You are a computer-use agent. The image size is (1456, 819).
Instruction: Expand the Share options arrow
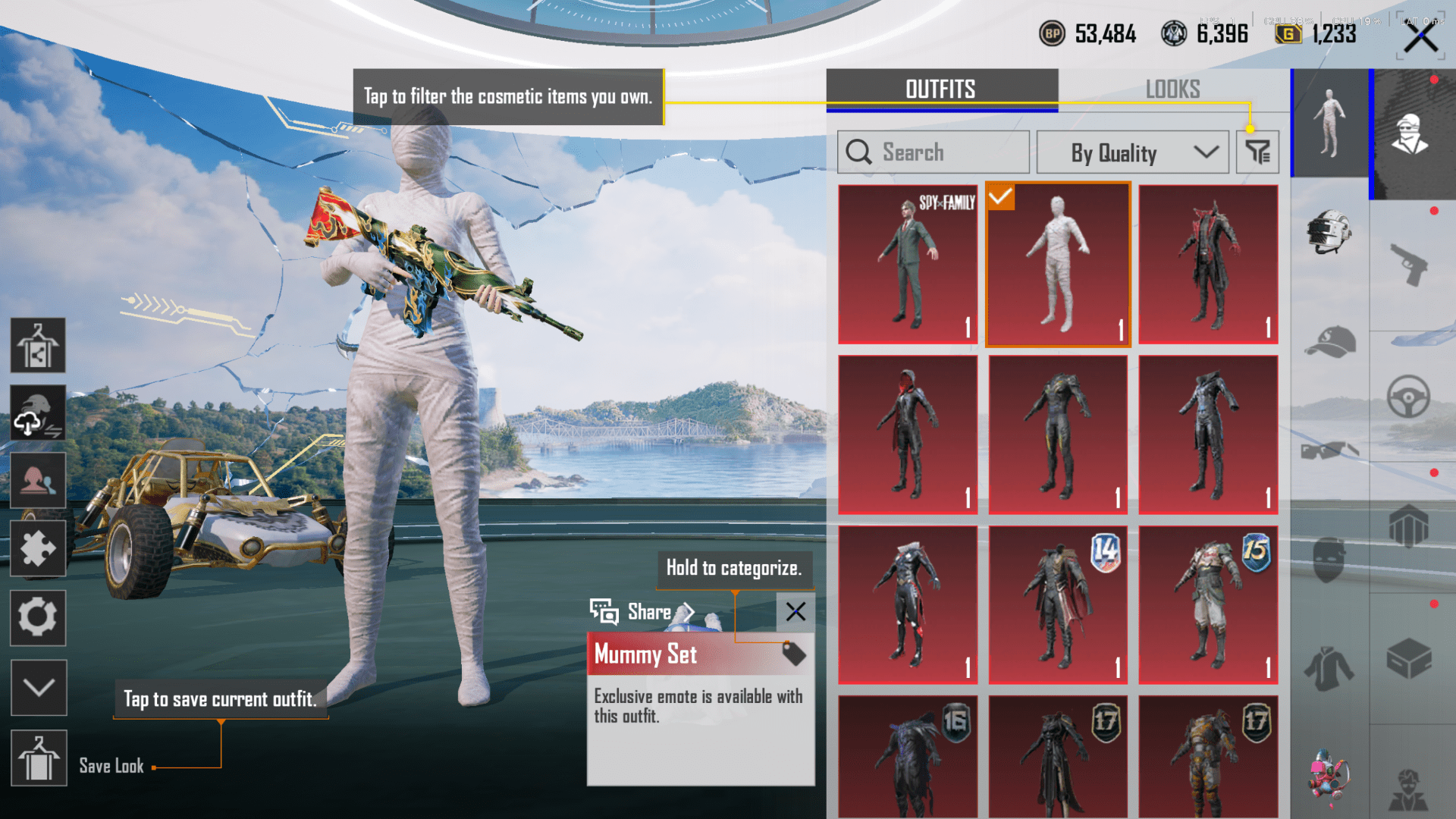[x=689, y=612]
